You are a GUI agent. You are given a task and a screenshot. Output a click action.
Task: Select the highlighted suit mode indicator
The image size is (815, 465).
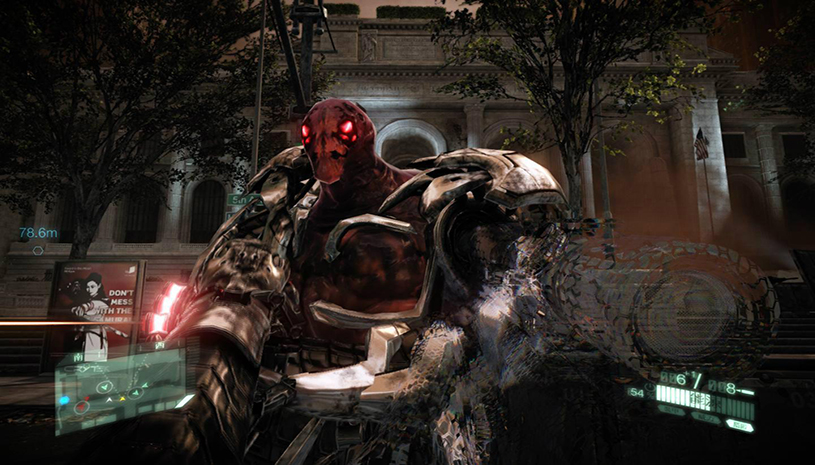pos(740,424)
